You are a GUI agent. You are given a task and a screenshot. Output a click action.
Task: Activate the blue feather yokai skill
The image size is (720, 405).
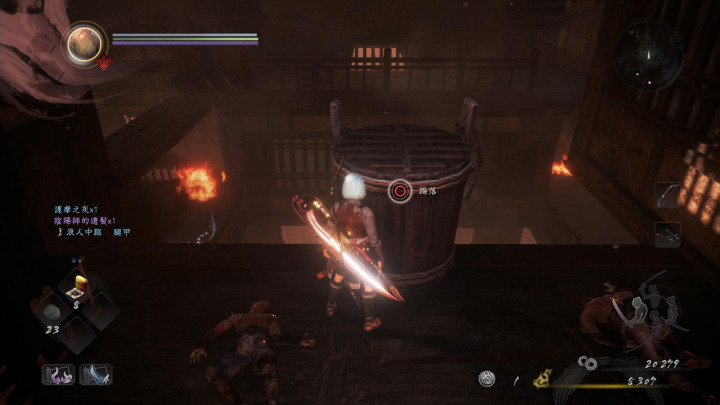coord(96,375)
